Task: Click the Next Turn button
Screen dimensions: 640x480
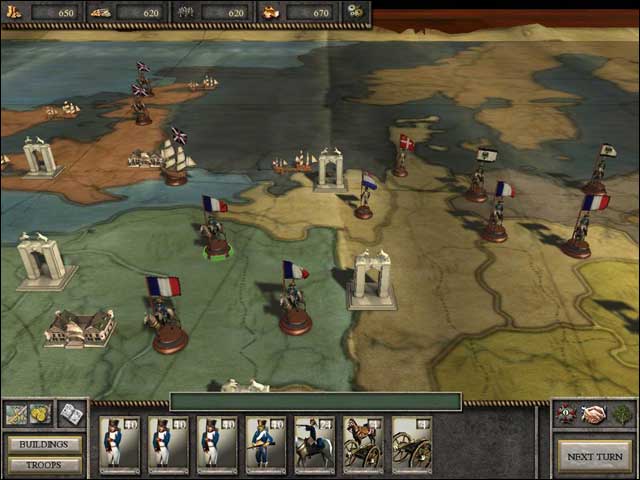Action: click(x=594, y=456)
